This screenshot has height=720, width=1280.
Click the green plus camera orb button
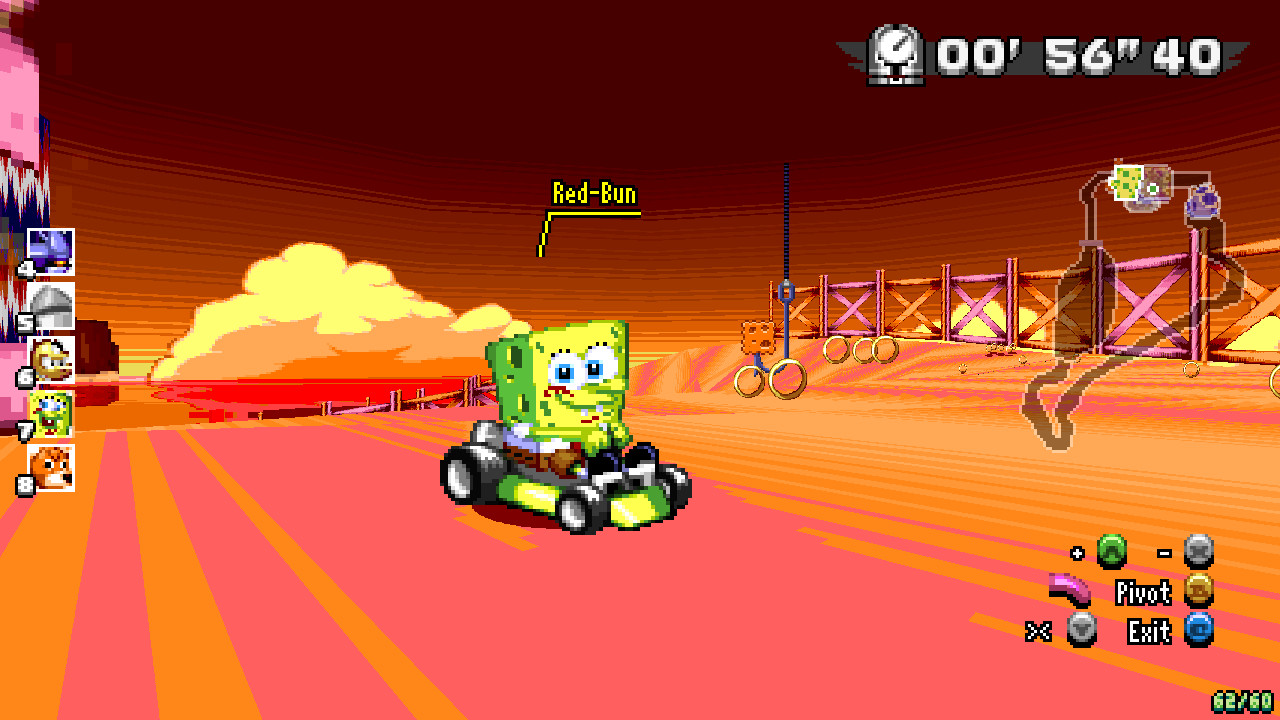pyautogui.click(x=1113, y=550)
